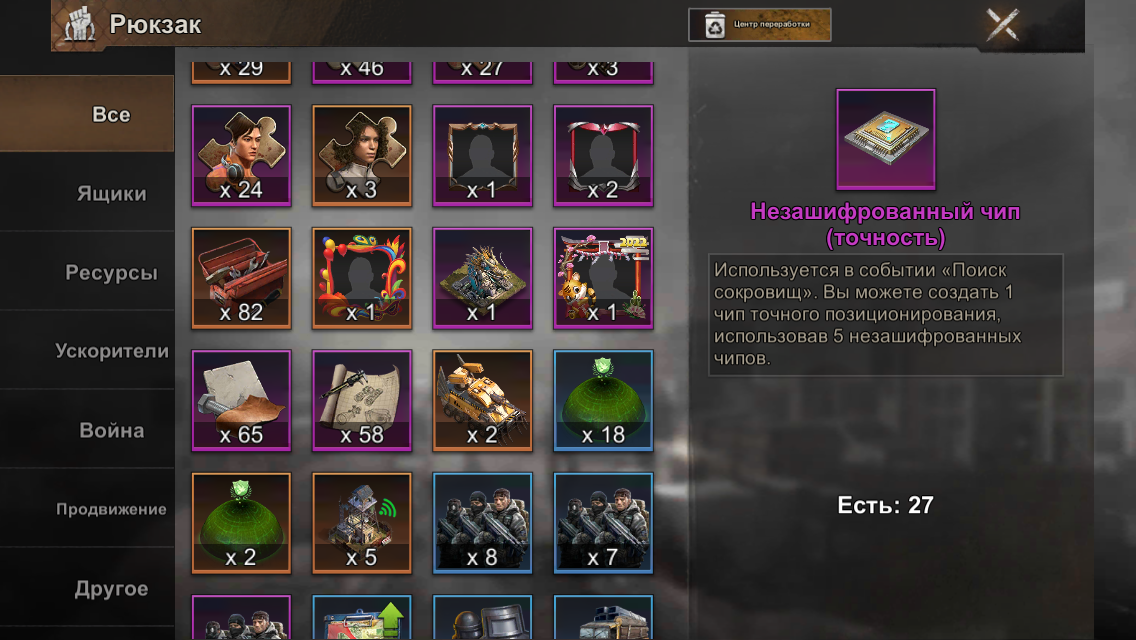Choose the curly-haired hero puzzle piece x3

pos(362,155)
